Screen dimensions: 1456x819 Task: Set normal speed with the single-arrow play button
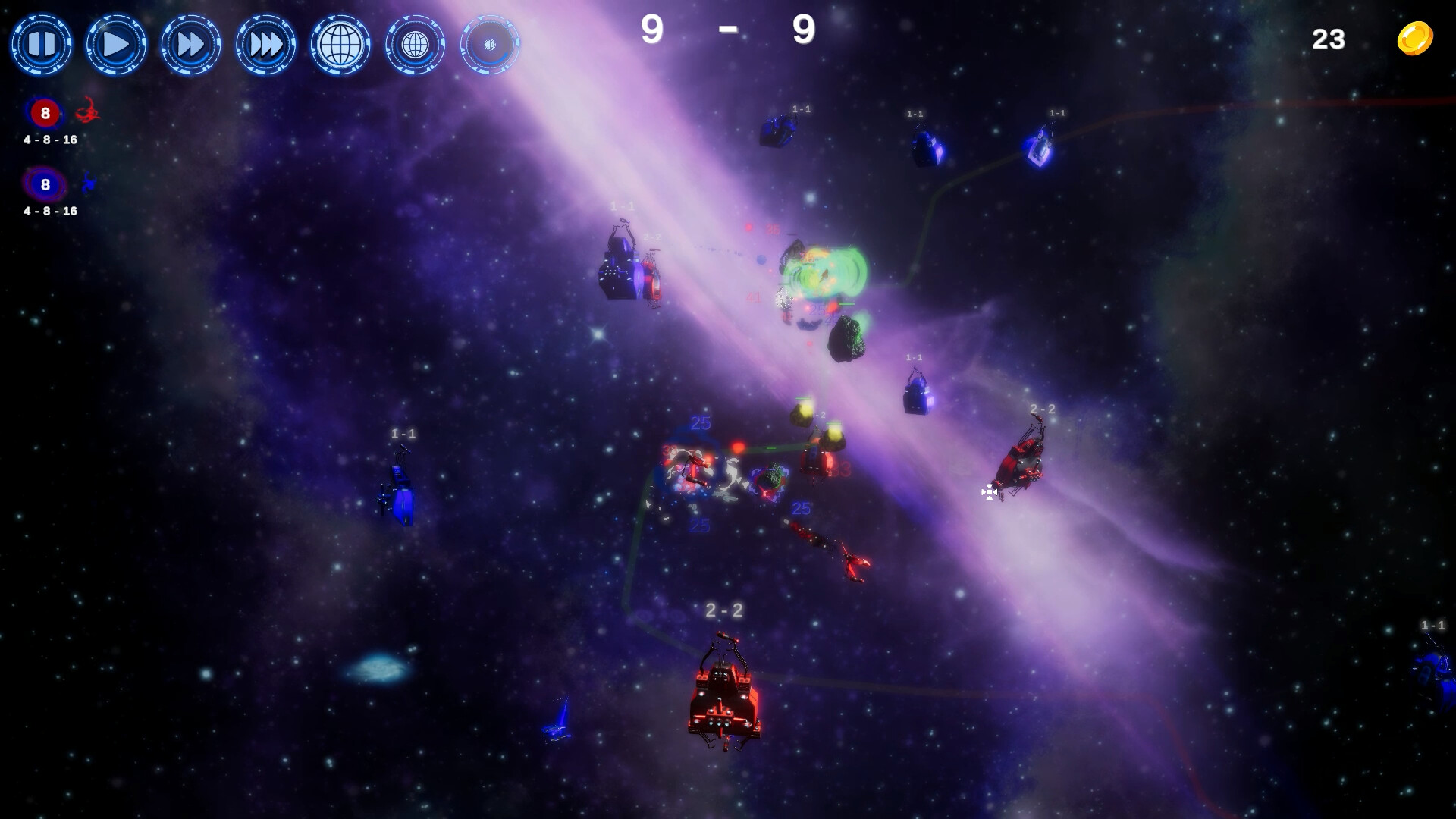point(115,45)
